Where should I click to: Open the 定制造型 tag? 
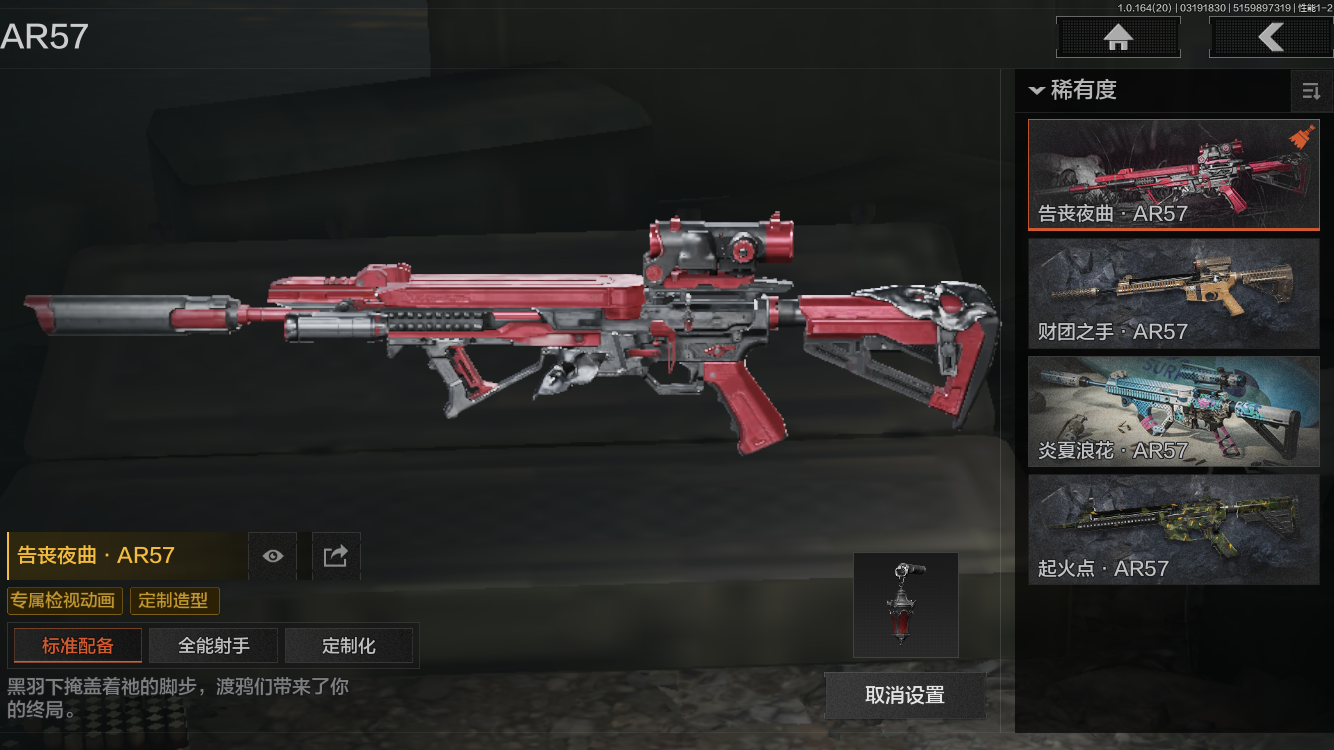pos(174,601)
